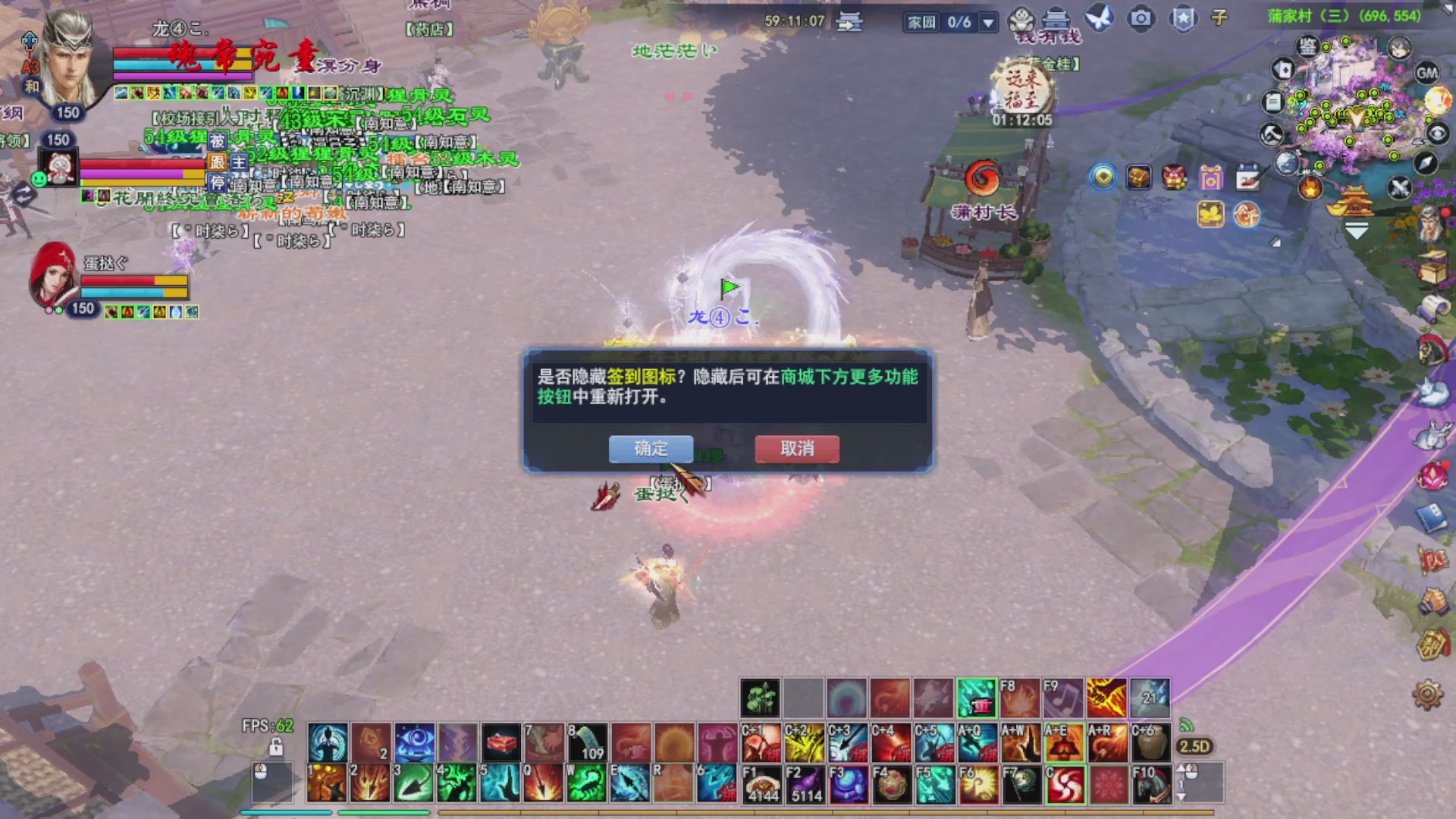Open the 家园 0/6 dropdown arrow
The image size is (1456, 819).
tap(988, 23)
